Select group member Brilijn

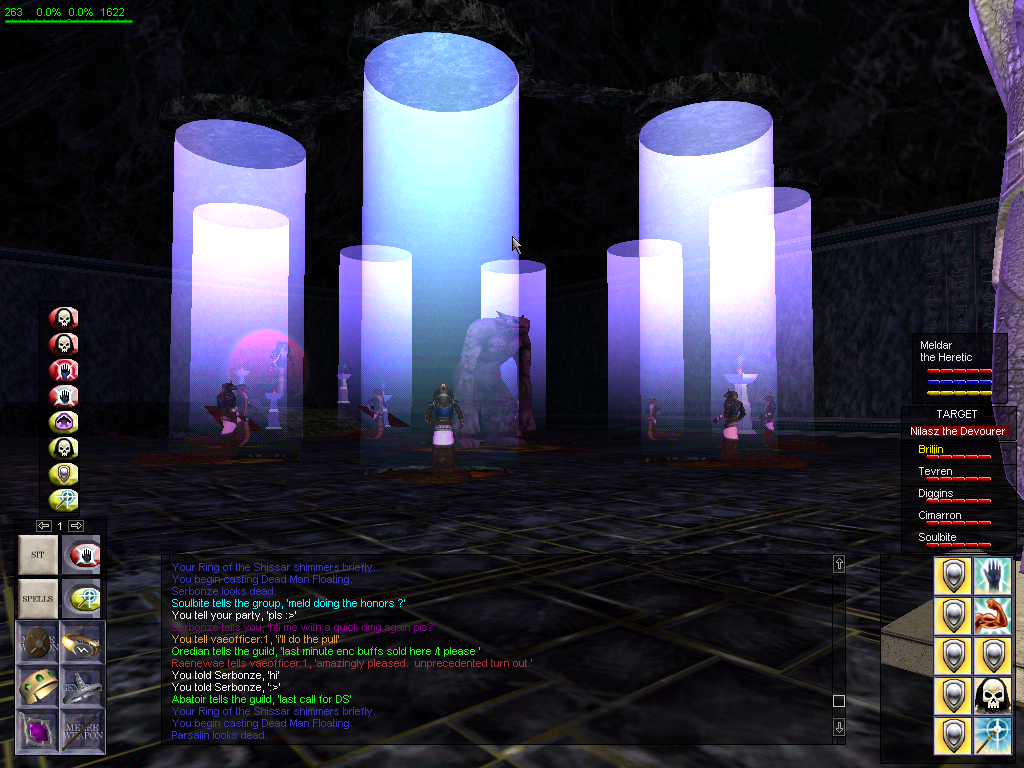point(930,450)
